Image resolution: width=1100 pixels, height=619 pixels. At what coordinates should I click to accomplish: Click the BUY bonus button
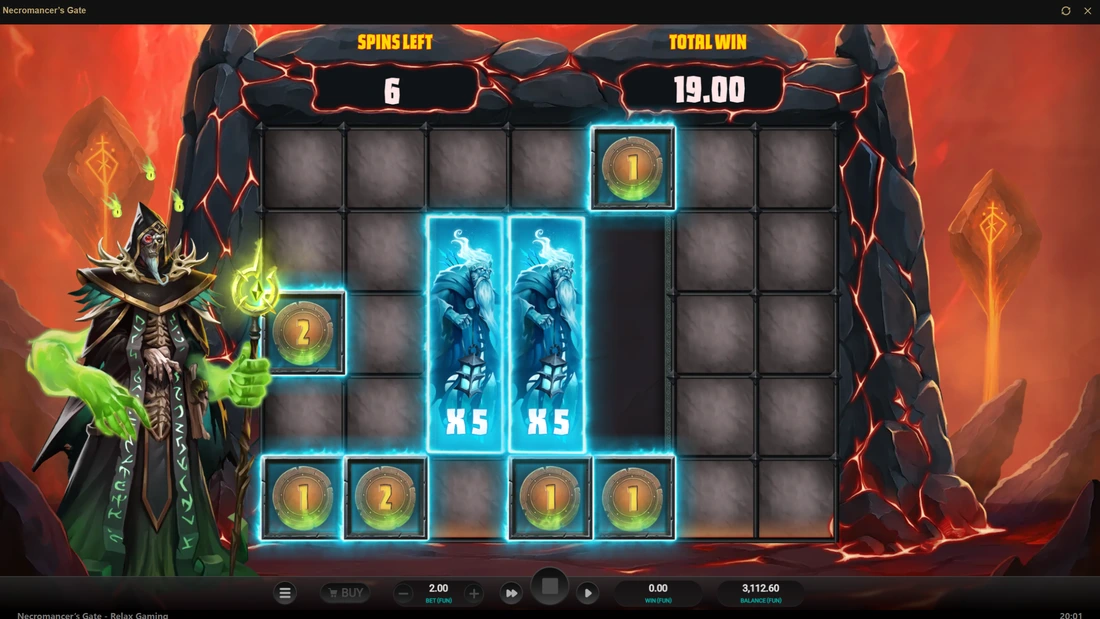click(343, 593)
